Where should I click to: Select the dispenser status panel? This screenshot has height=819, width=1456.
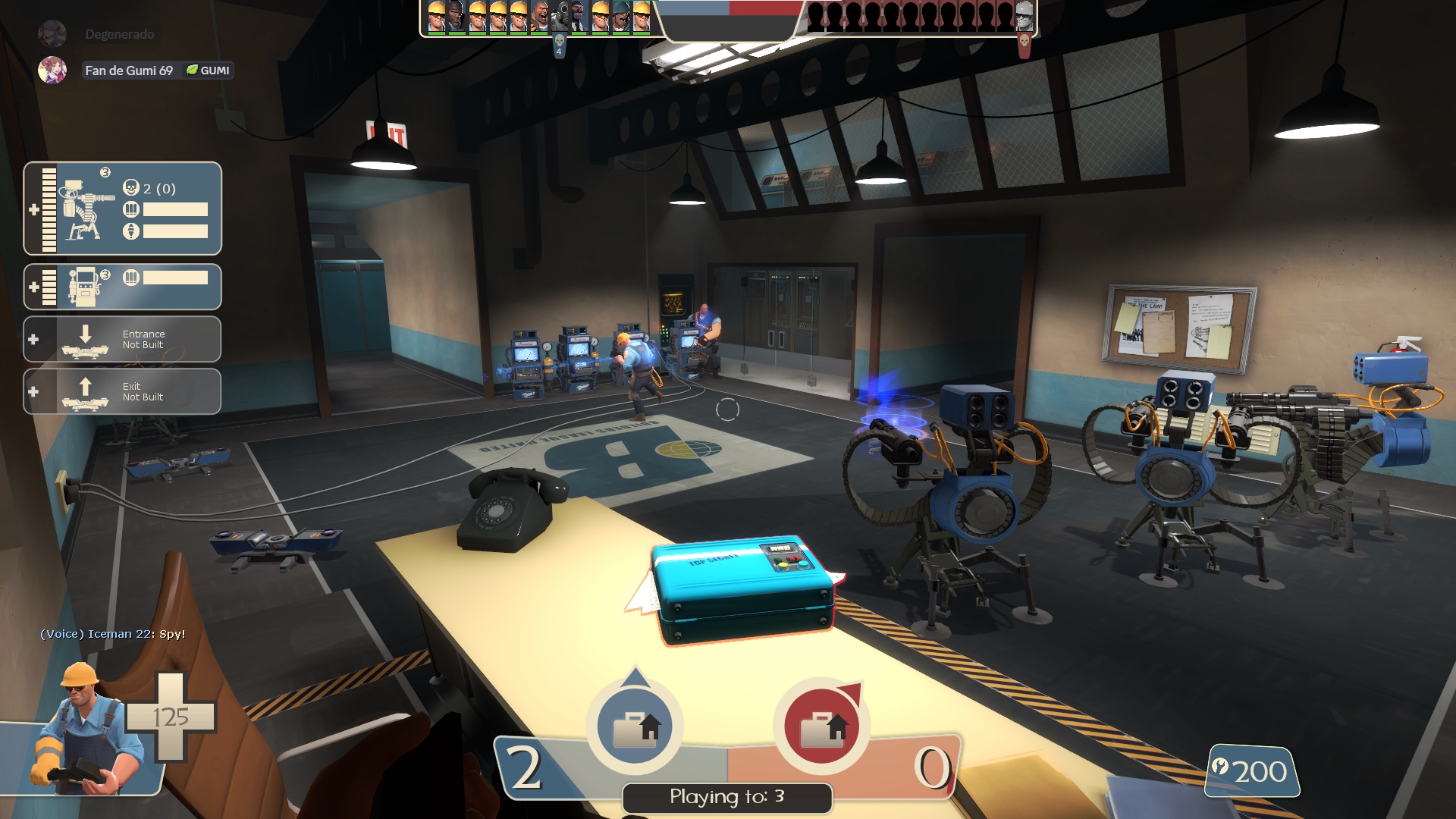(123, 287)
